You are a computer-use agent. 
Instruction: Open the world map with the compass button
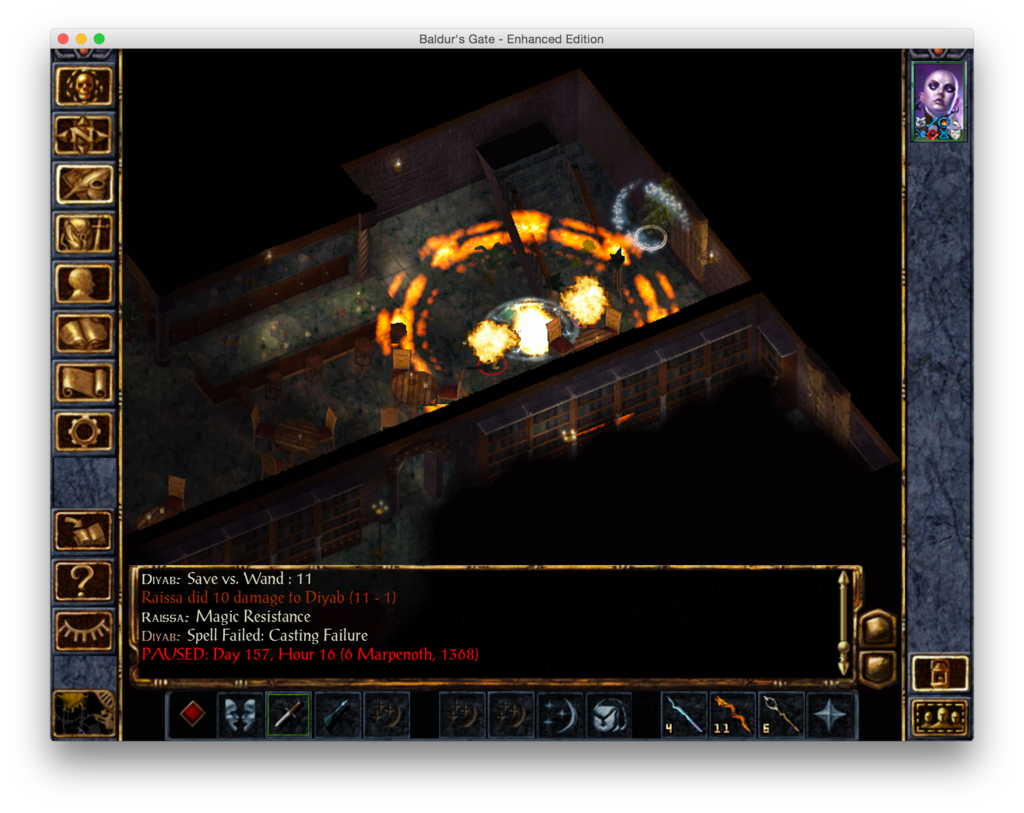84,134
